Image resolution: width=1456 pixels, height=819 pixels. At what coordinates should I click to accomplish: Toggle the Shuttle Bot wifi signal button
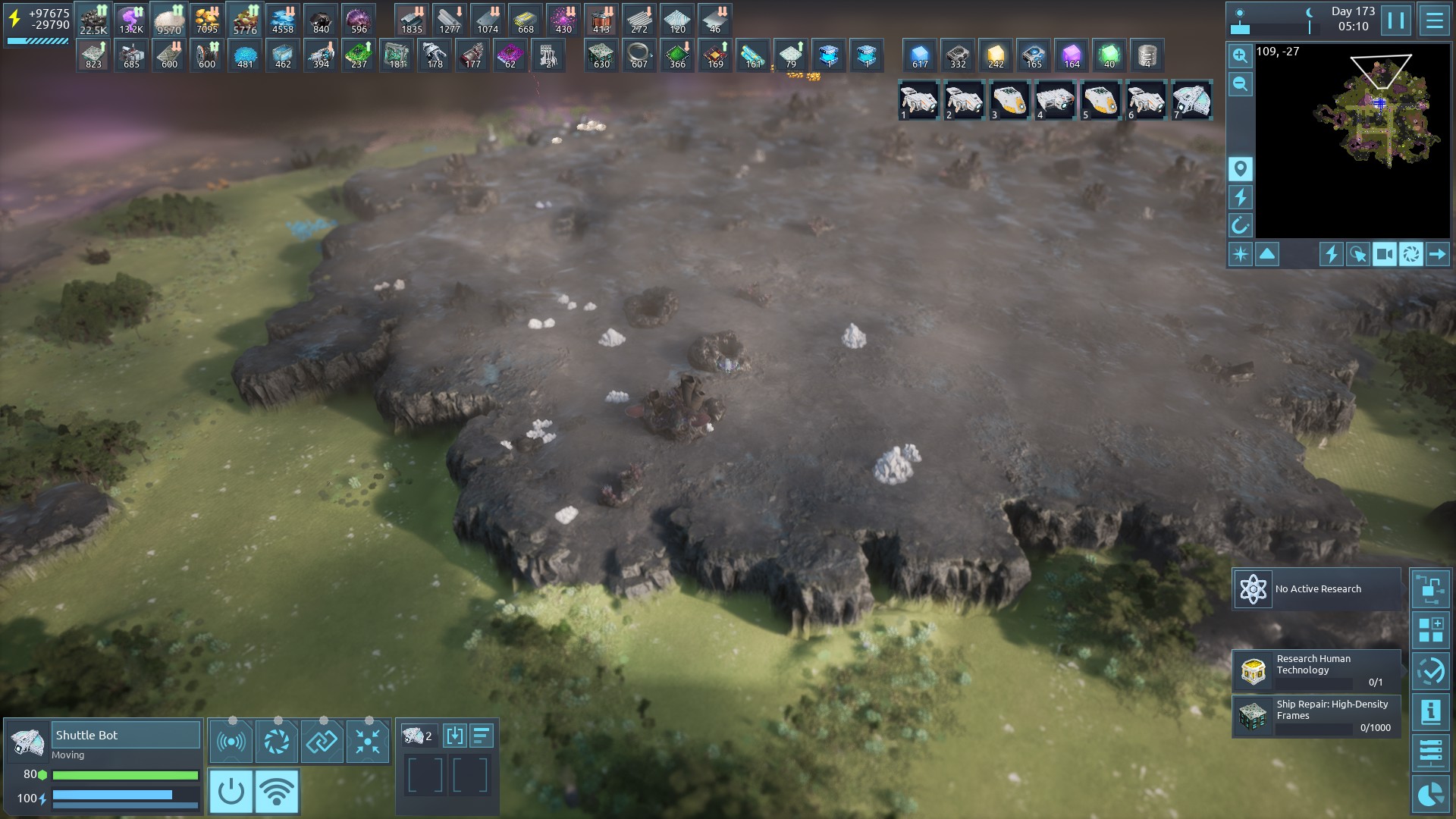click(277, 792)
